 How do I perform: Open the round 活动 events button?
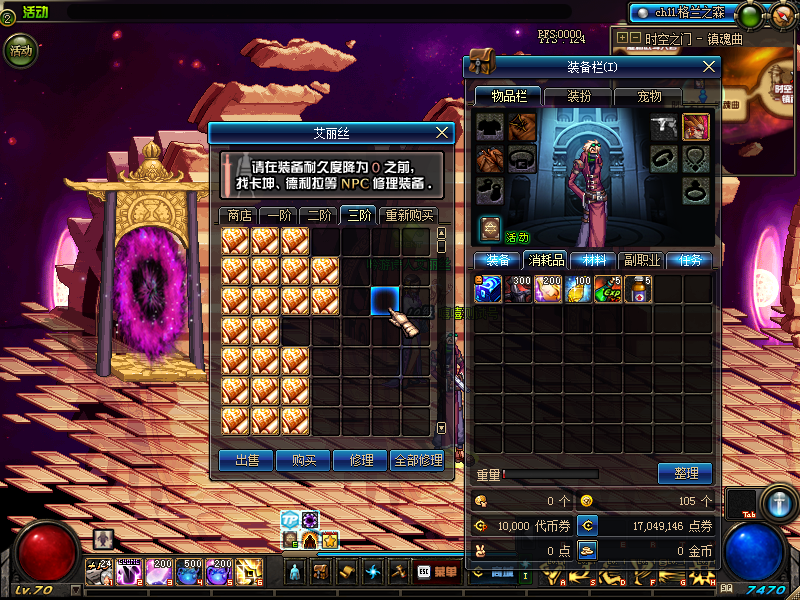21,50
